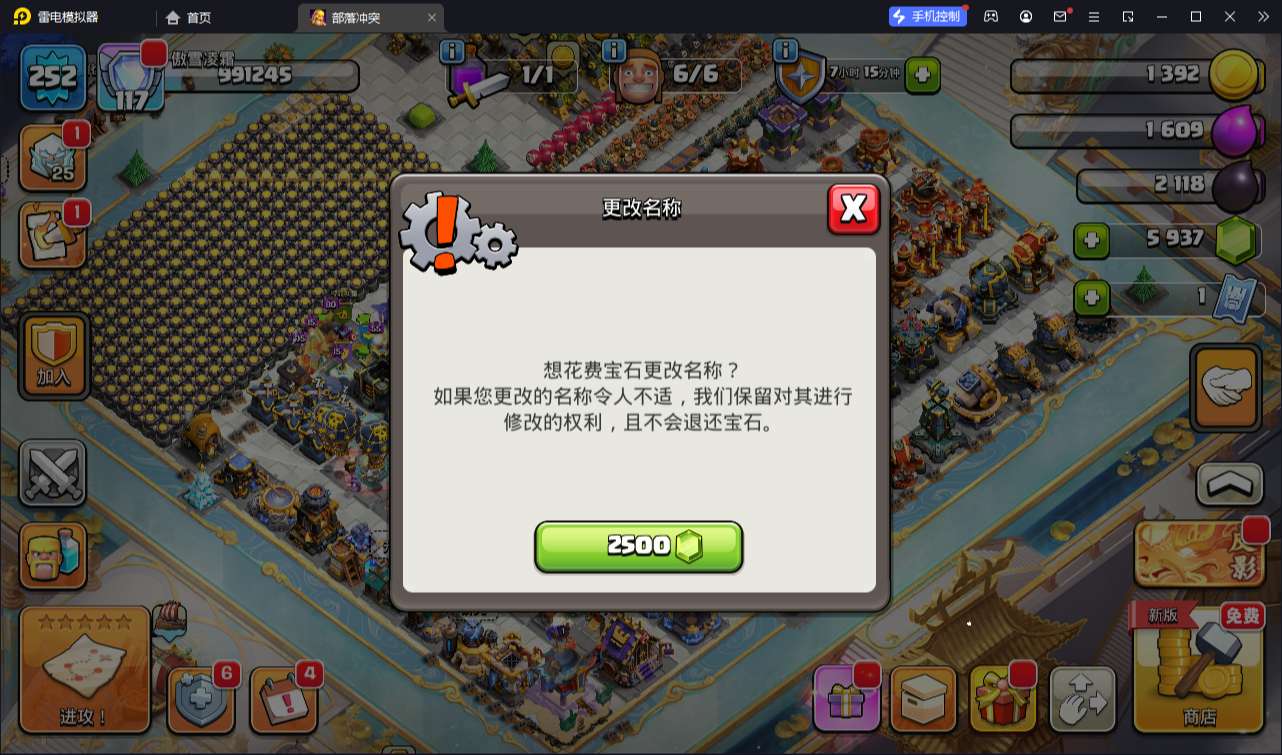Image resolution: width=1282 pixels, height=755 pixels.
Task: Select the crossed swords battle icon
Action: click(52, 472)
